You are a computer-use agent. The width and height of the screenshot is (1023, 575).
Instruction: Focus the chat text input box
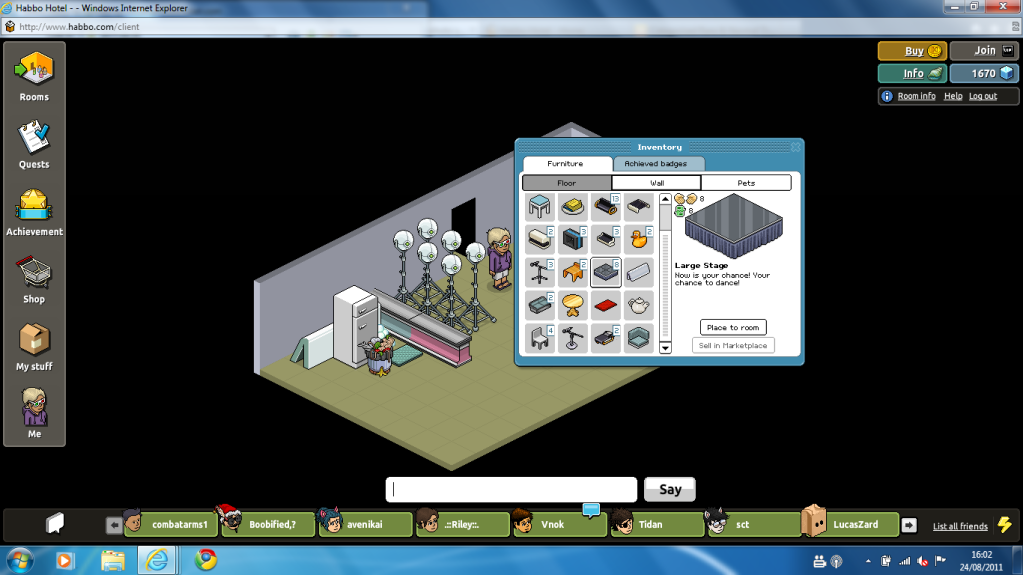pos(511,490)
